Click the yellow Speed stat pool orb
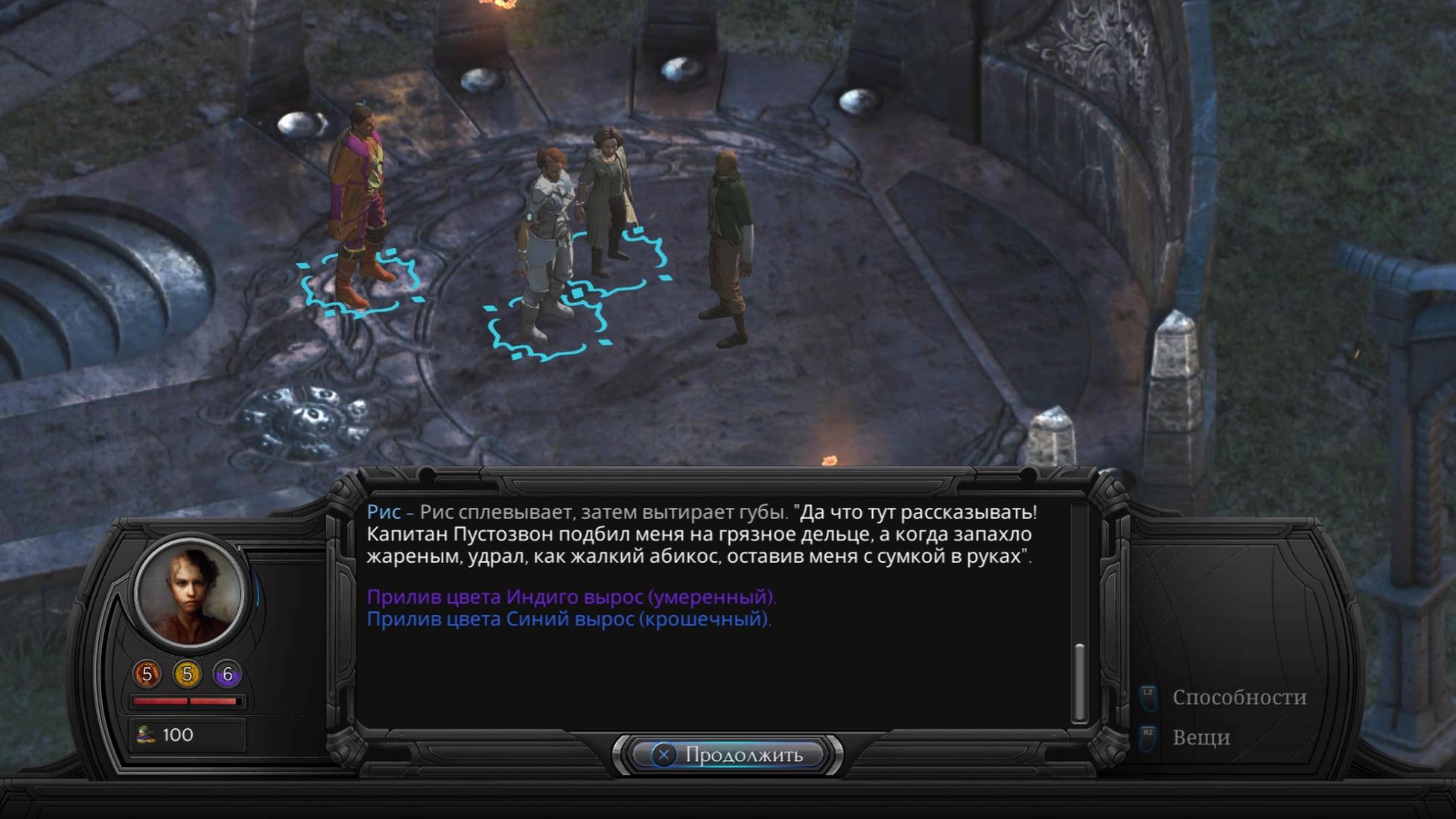This screenshot has width=1456, height=819. point(187,675)
